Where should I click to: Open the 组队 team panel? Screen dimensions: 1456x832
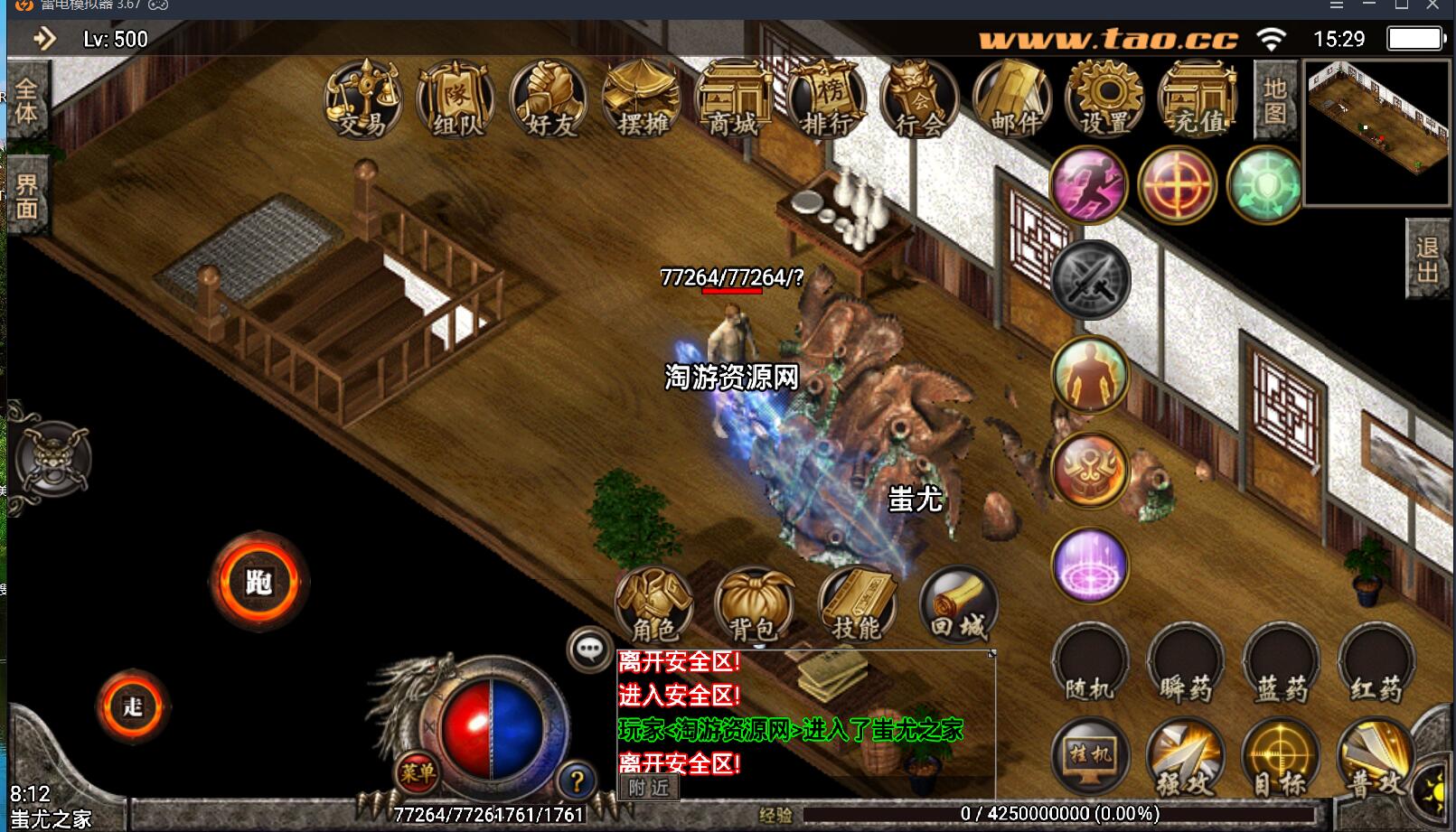pos(456,99)
